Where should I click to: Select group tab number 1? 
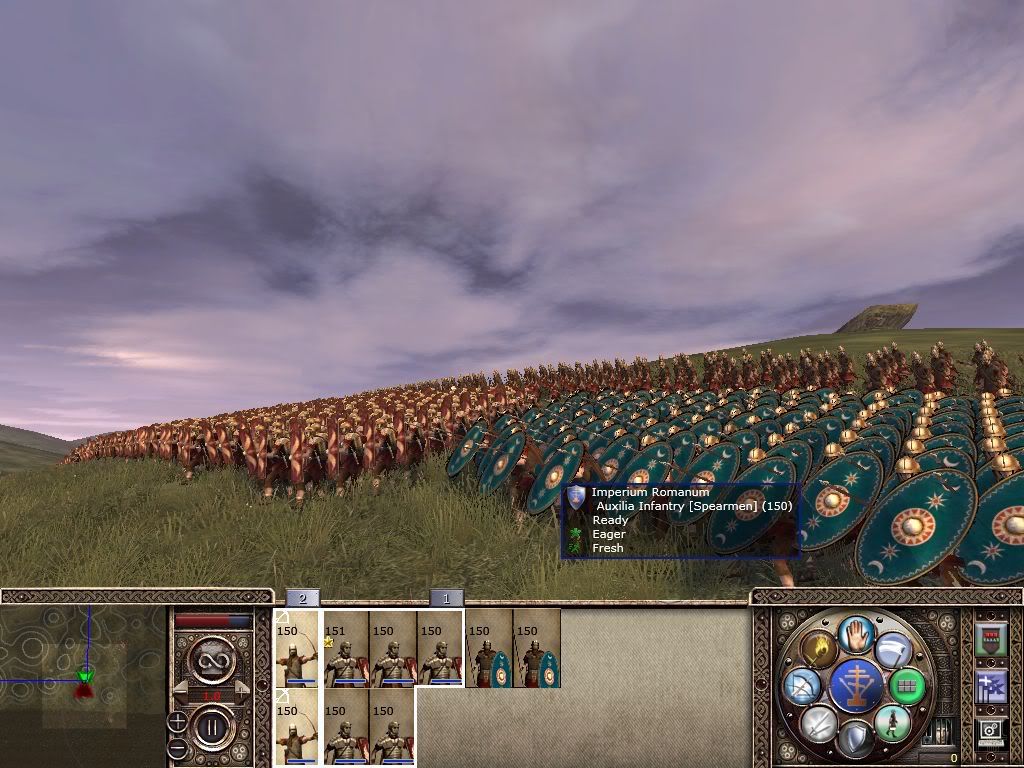[x=446, y=598]
